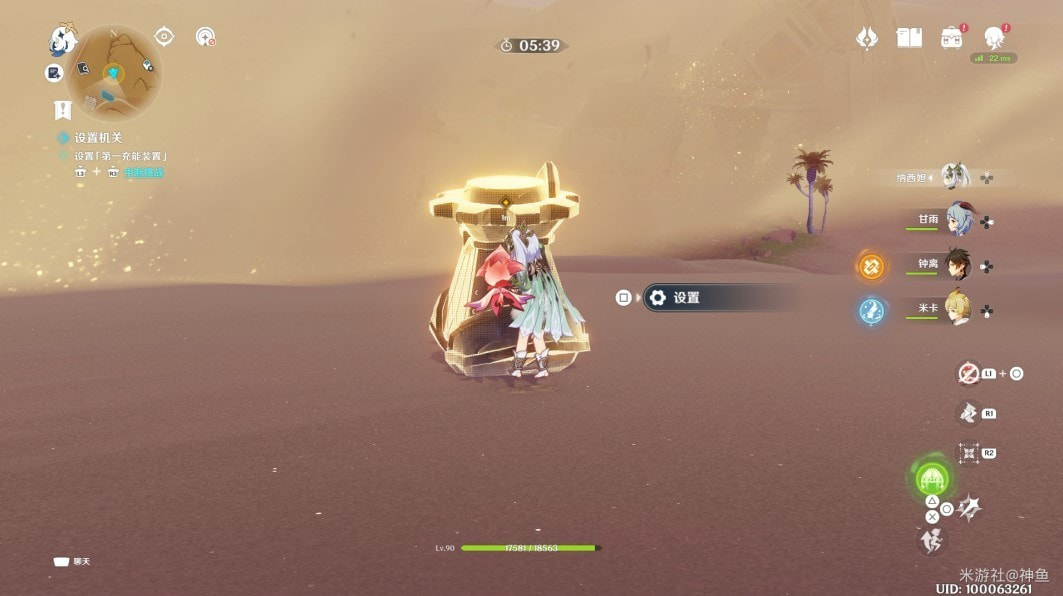Open the circular minimap
The width and height of the screenshot is (1063, 596).
(x=117, y=71)
